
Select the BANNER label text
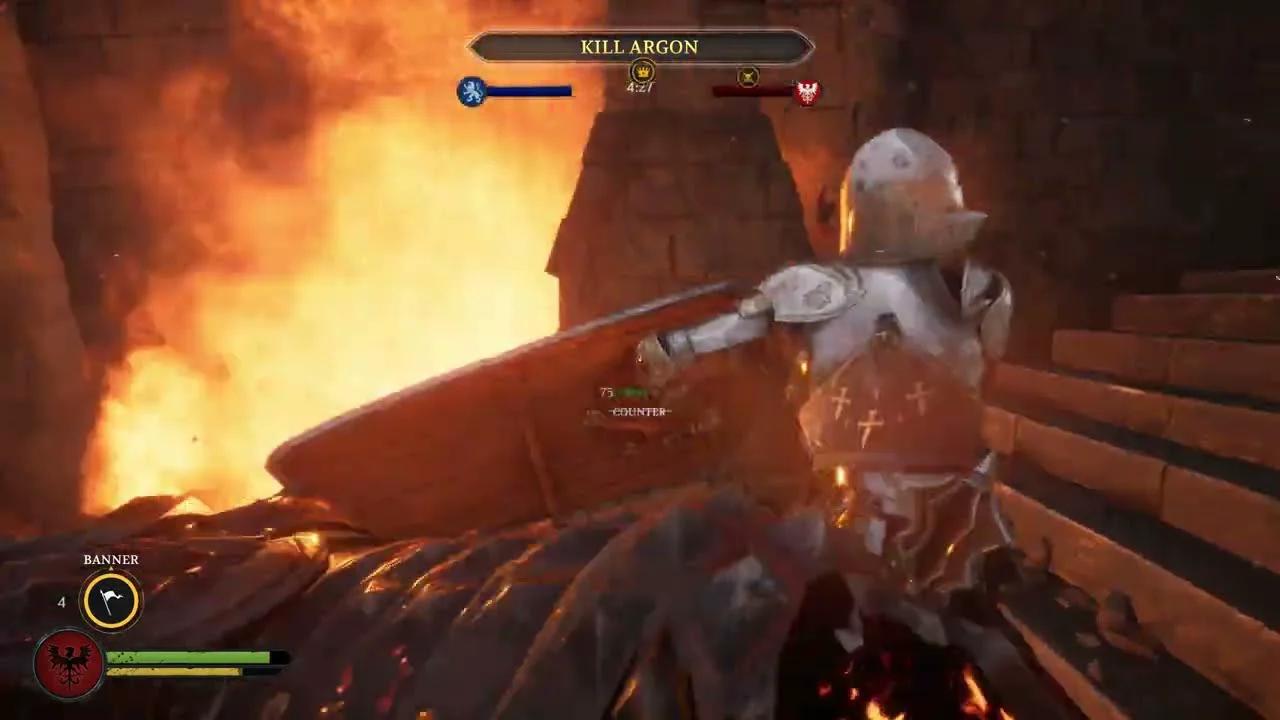coord(111,559)
